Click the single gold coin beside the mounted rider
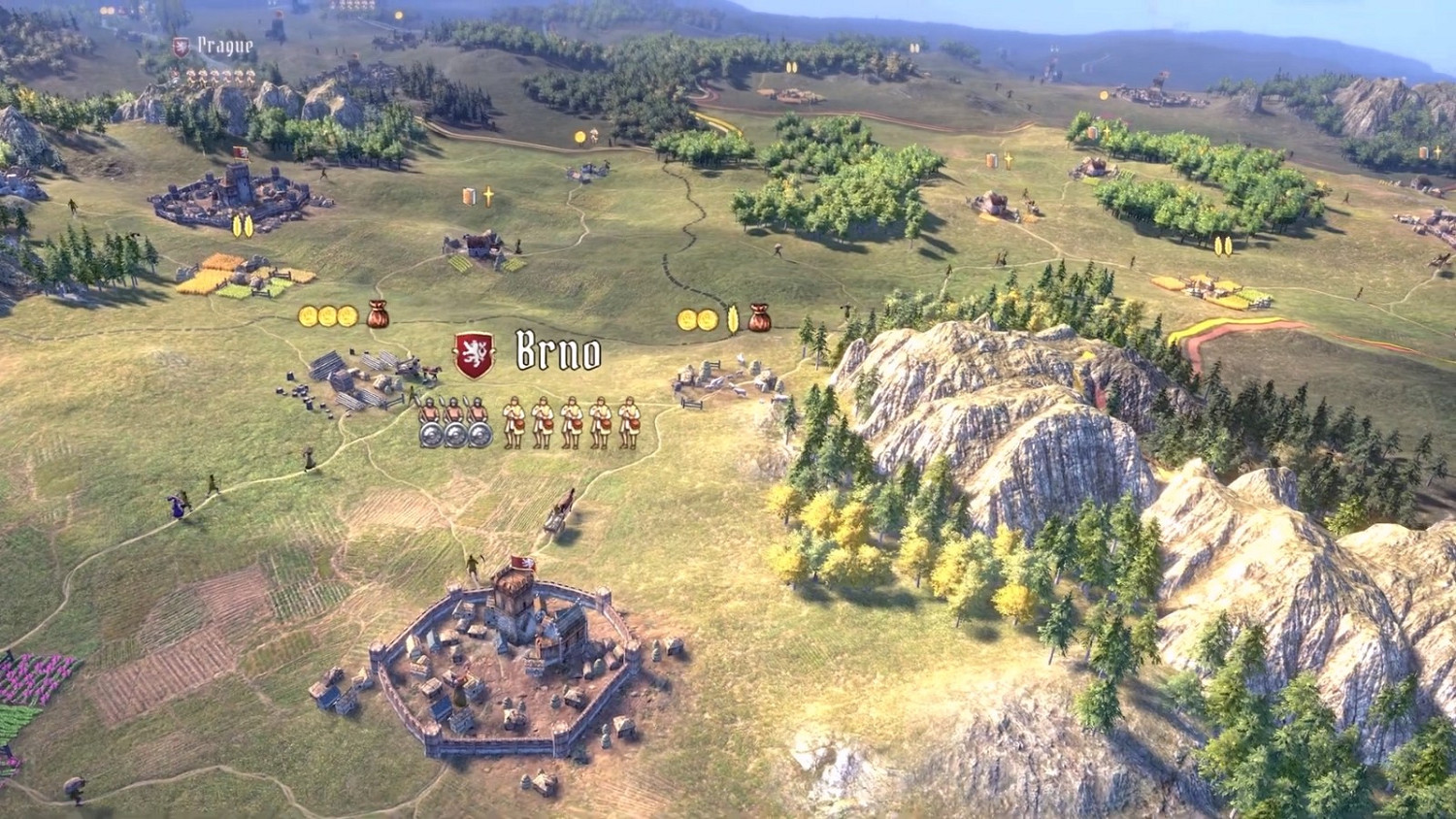This screenshot has width=1456, height=819. [x=580, y=136]
